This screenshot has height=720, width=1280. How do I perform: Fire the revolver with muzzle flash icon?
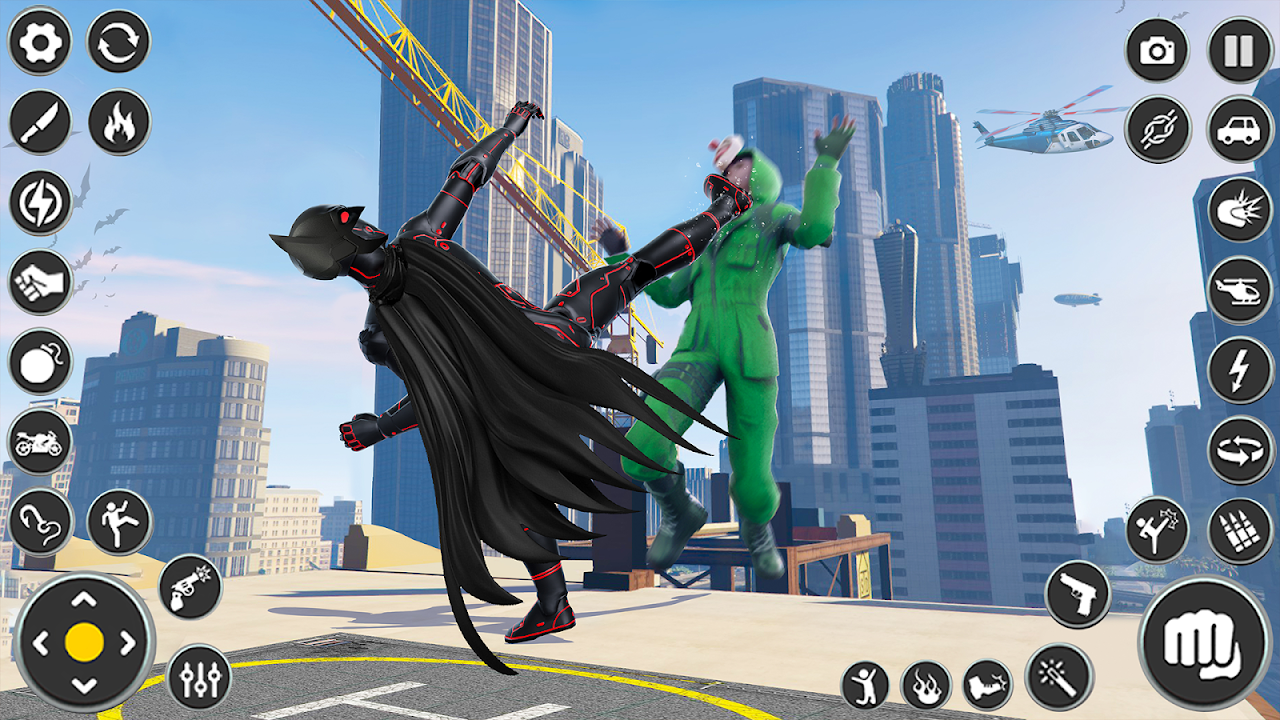(x=190, y=586)
